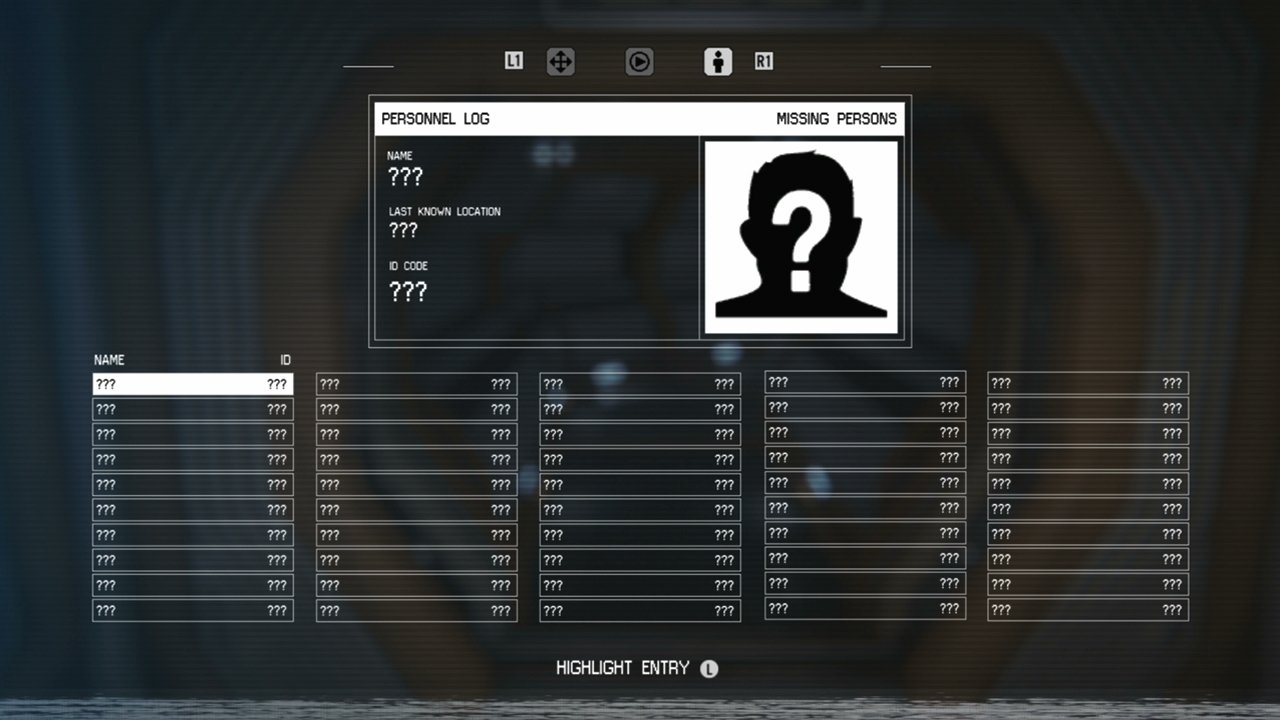Image resolution: width=1280 pixels, height=720 pixels.
Task: Select the highlighted missing person tab icon
Action: click(x=718, y=61)
